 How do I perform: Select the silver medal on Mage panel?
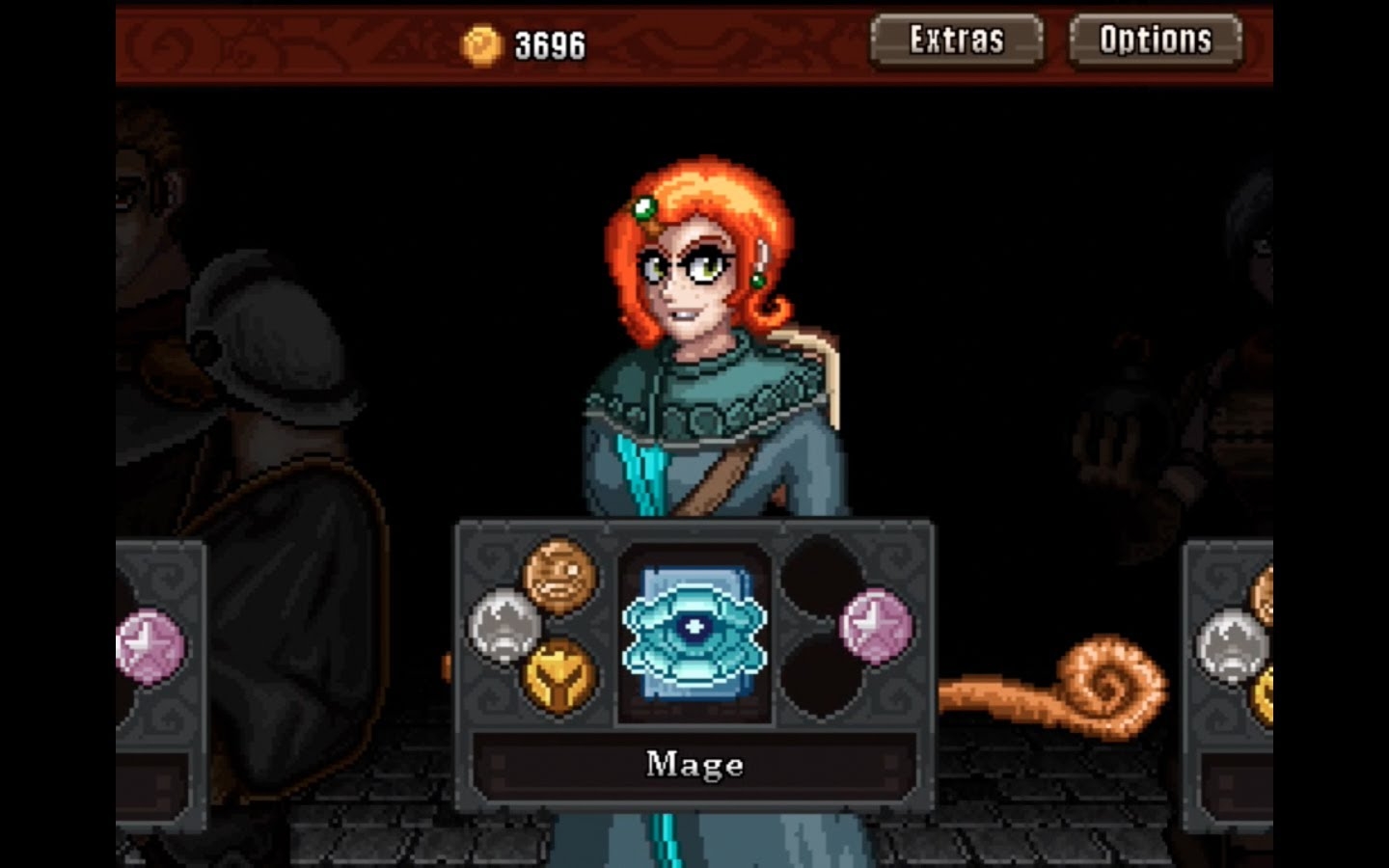[504, 625]
